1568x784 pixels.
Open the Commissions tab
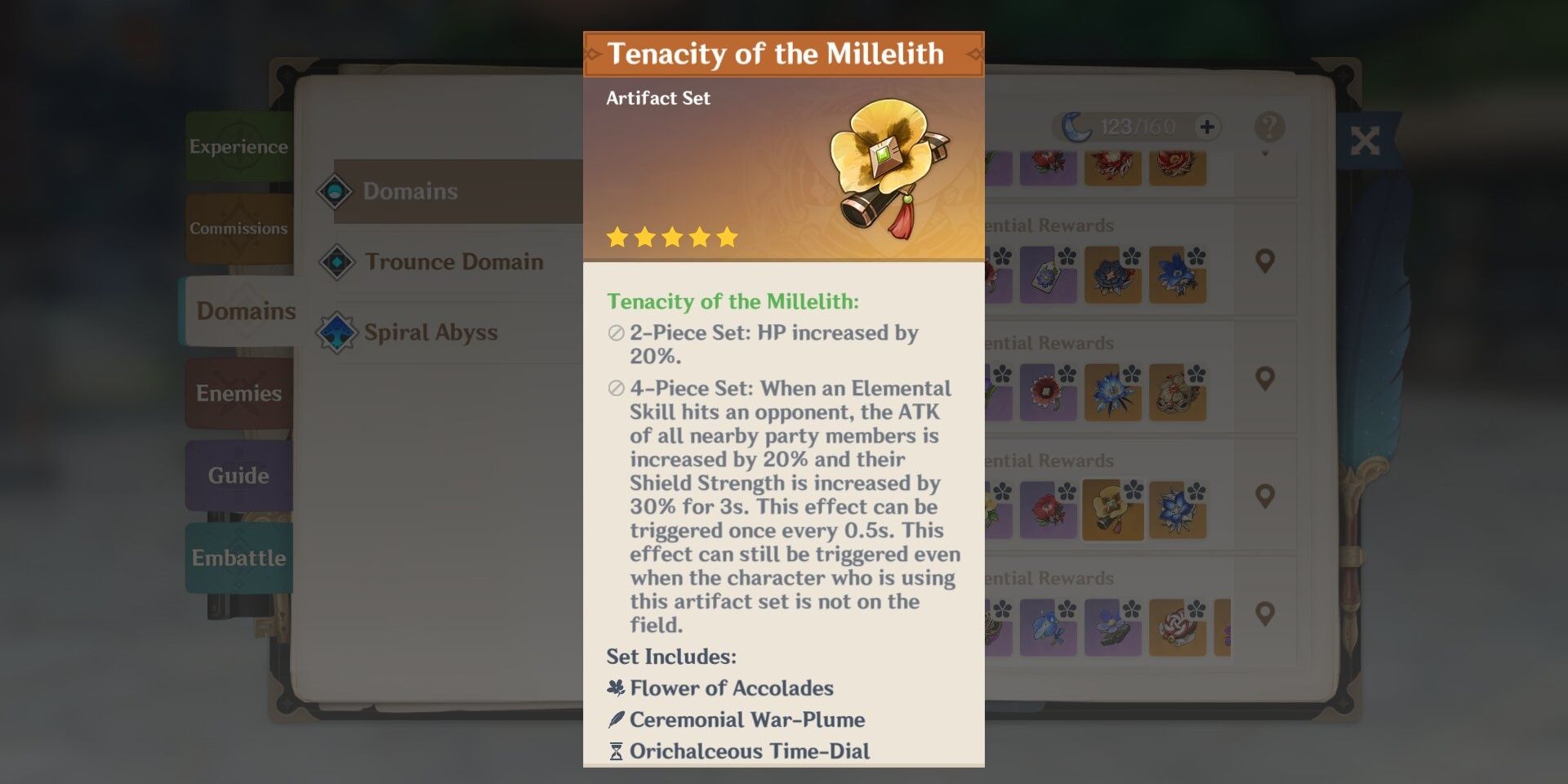click(238, 229)
